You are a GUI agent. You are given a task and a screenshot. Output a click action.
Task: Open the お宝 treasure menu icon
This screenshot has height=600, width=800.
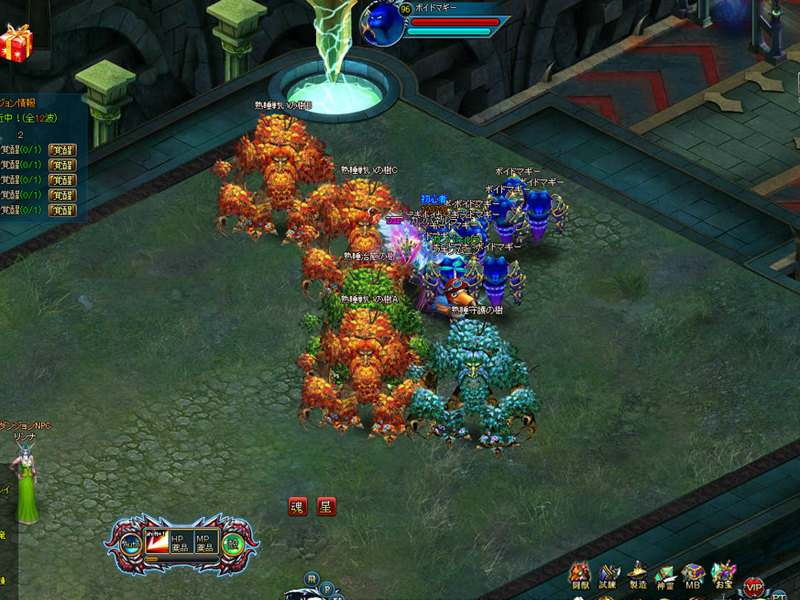(x=722, y=576)
